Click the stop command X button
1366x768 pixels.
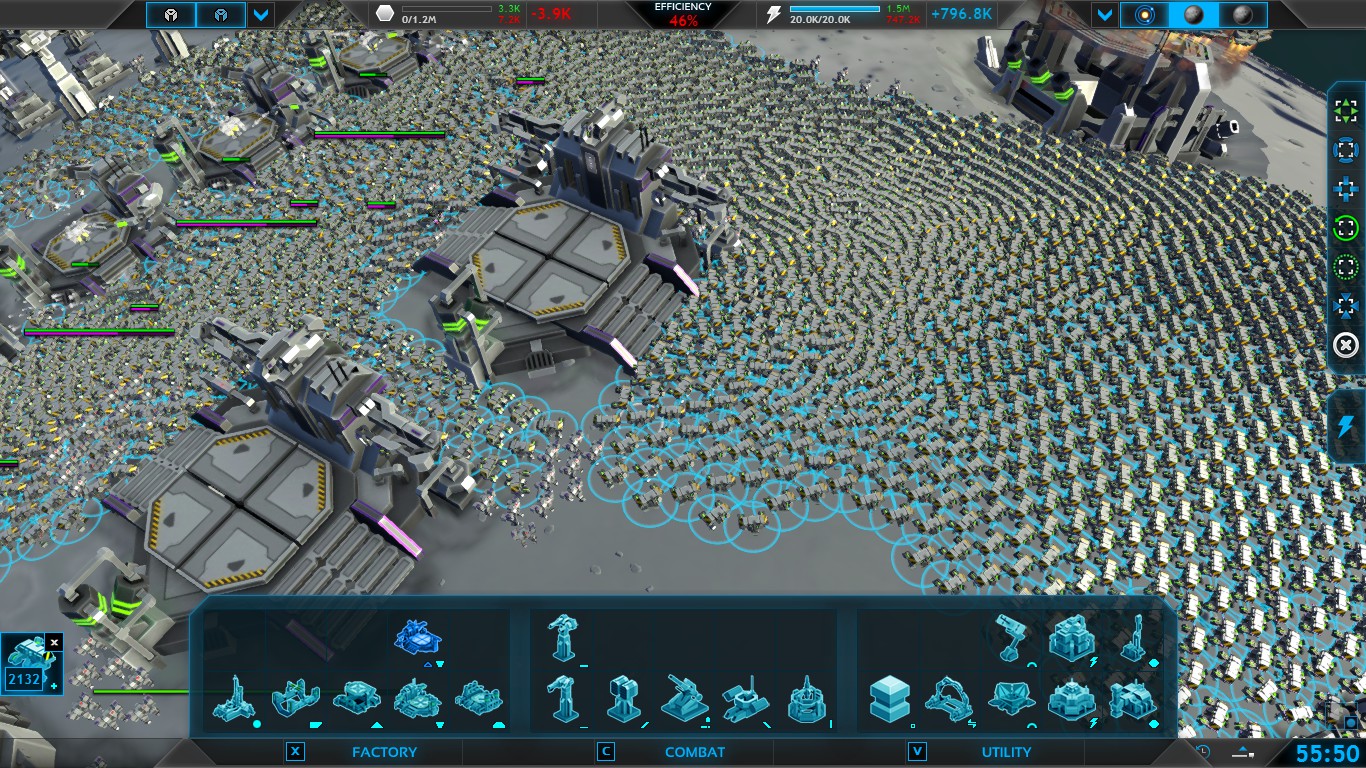pos(1346,345)
